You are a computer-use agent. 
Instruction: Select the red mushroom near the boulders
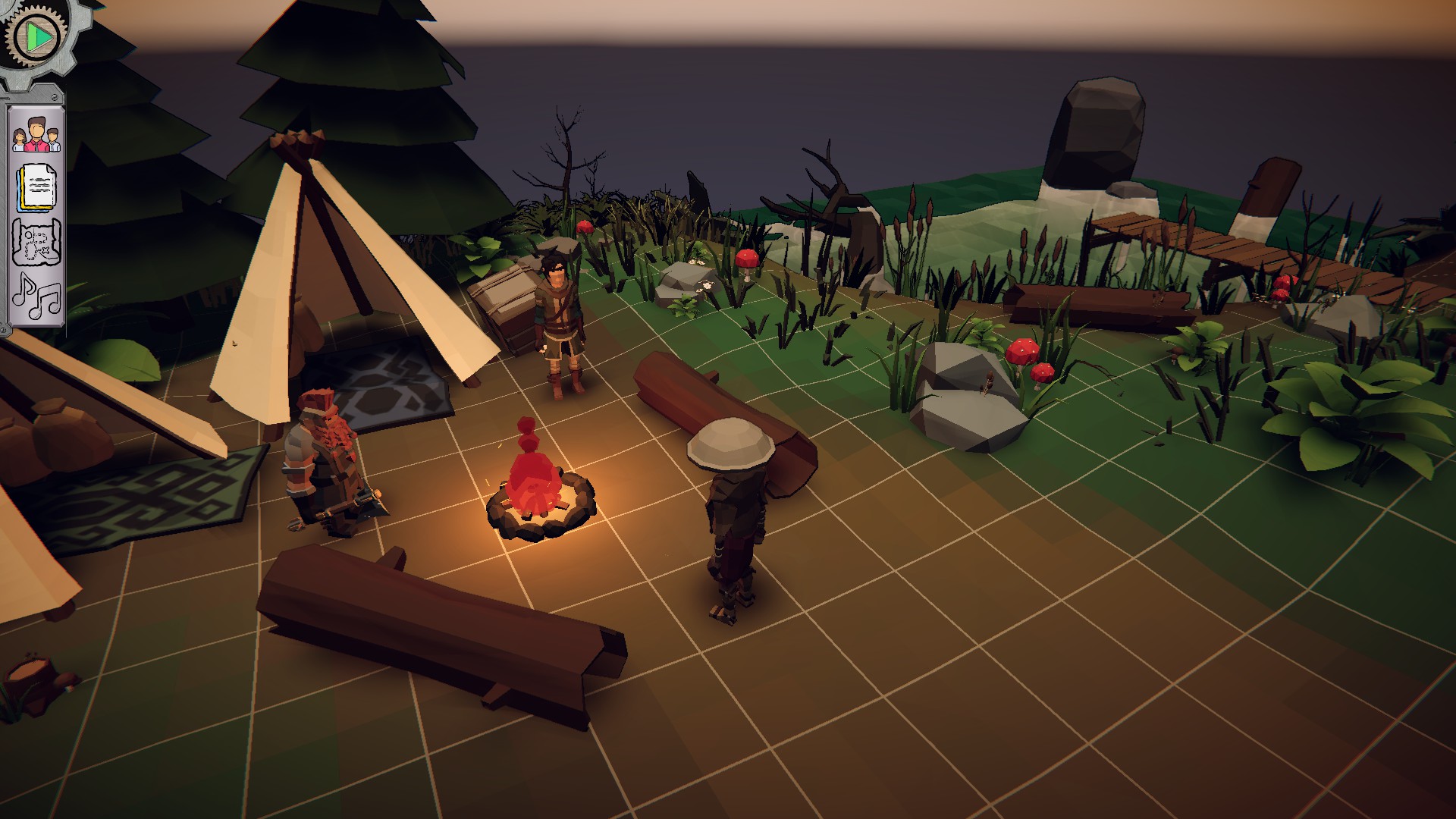[x=1024, y=349]
